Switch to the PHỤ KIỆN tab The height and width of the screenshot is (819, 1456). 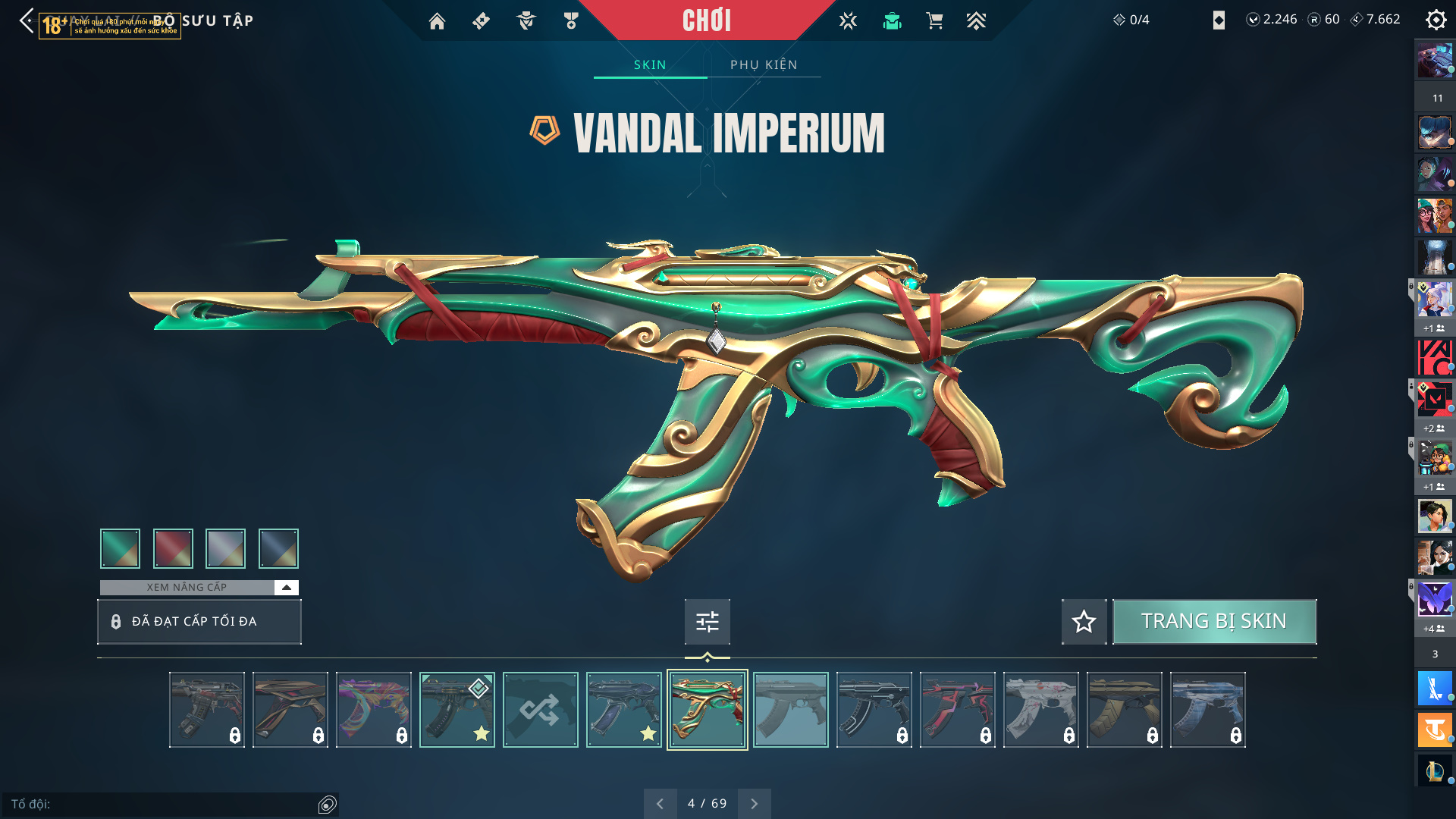(764, 65)
